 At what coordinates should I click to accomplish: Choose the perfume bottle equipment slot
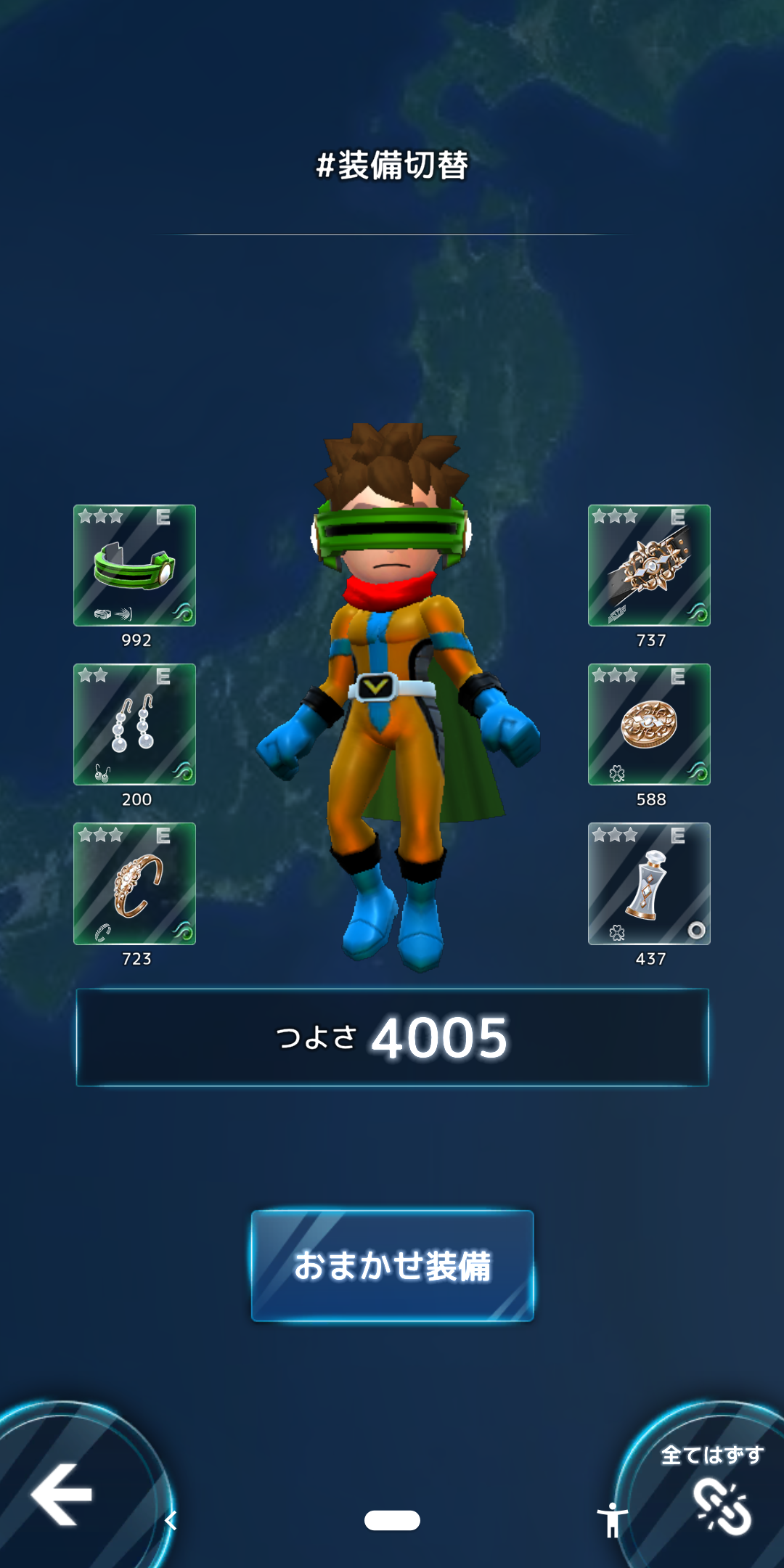tap(649, 883)
